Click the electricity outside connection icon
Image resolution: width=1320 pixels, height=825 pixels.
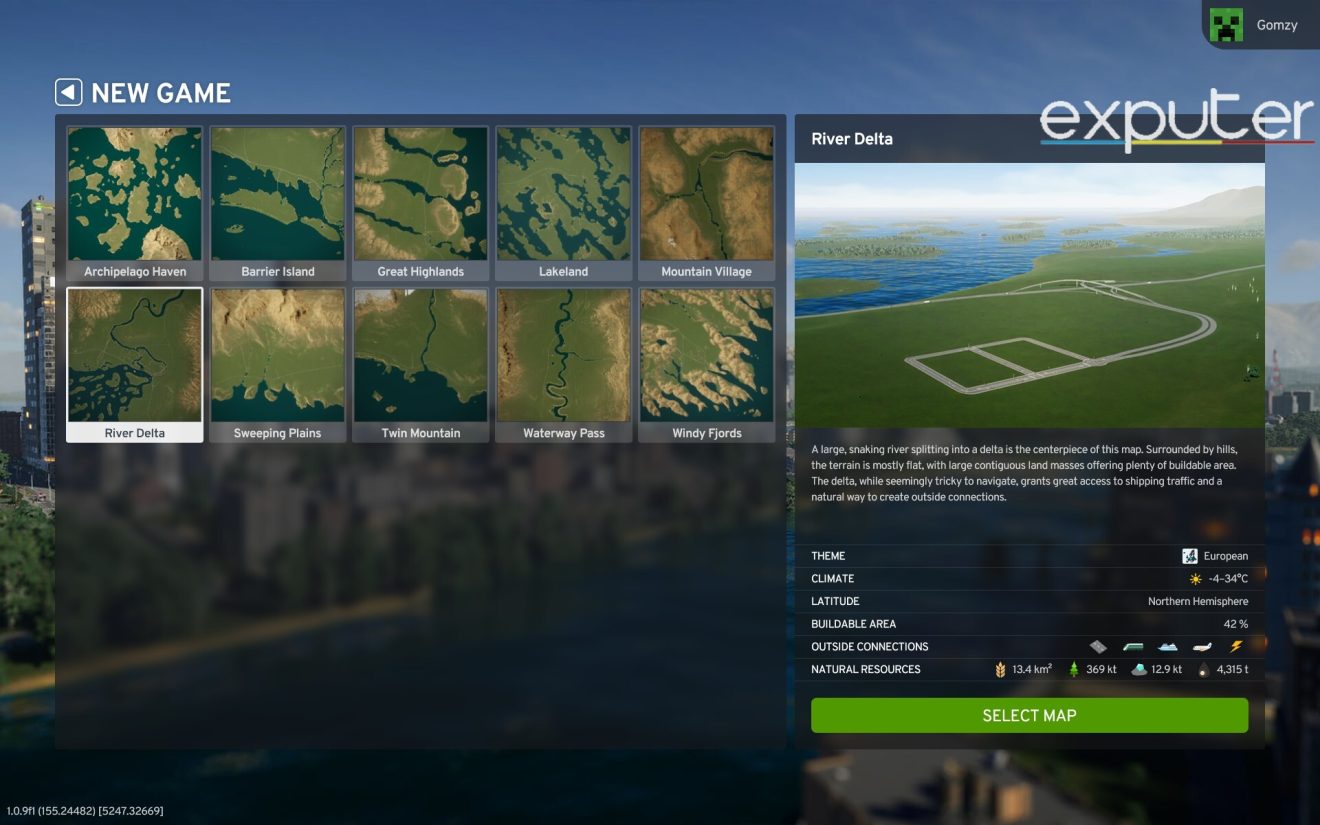coord(1236,647)
